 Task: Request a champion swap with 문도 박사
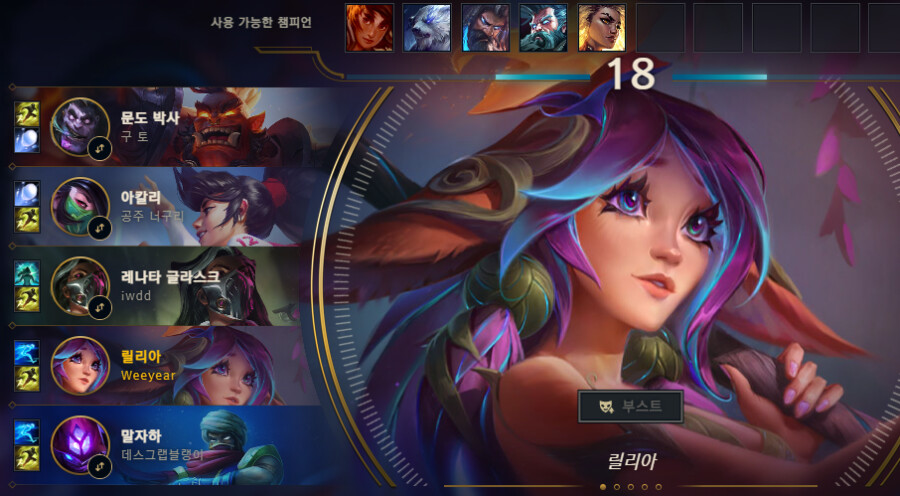pyautogui.click(x=100, y=148)
